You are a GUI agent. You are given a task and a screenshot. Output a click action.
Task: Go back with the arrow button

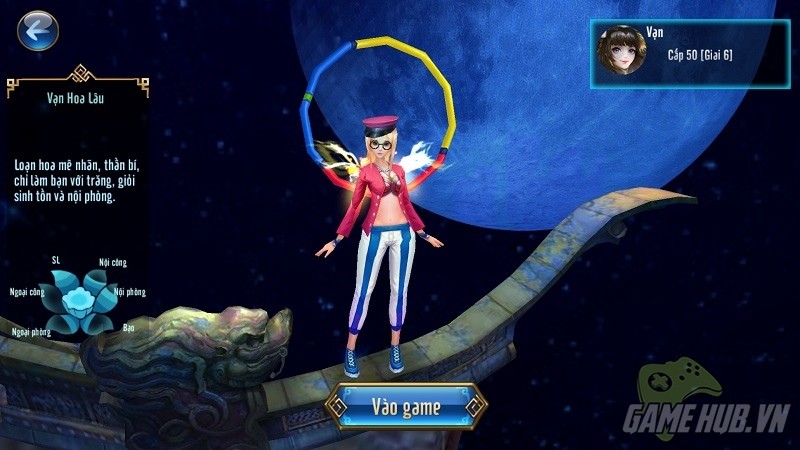(x=38, y=31)
